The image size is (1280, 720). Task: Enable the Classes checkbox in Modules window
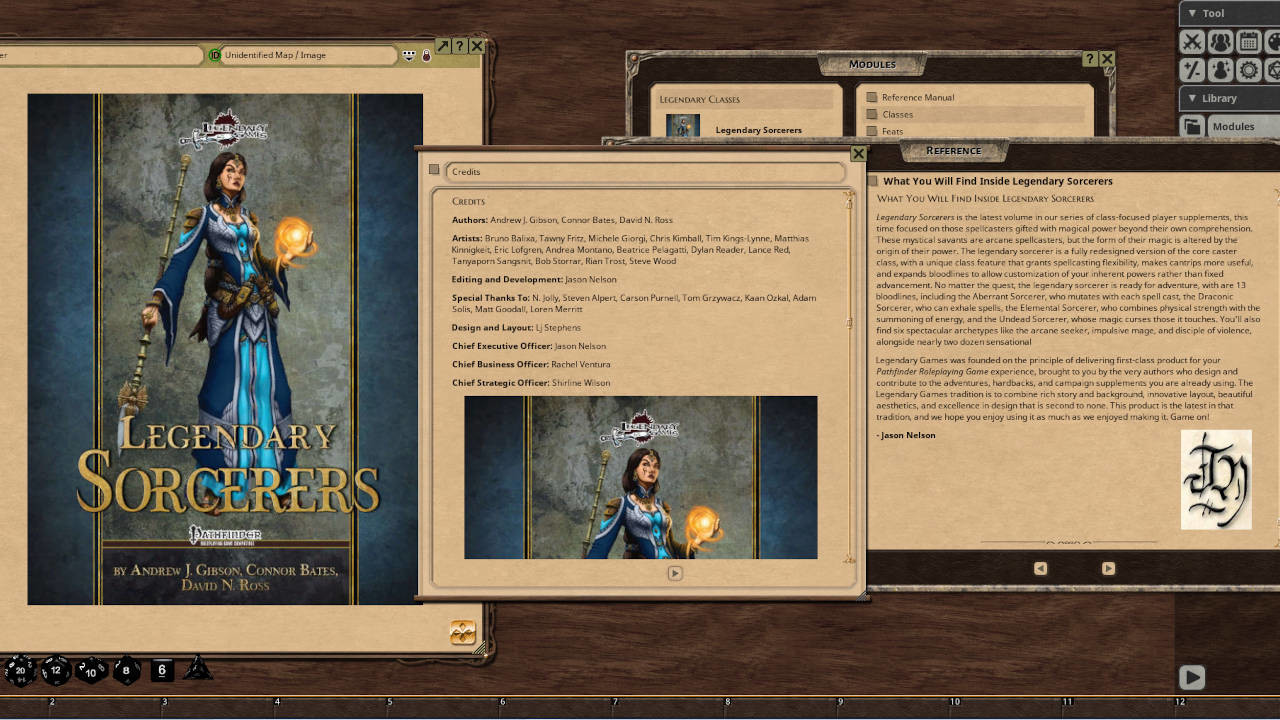(x=871, y=114)
